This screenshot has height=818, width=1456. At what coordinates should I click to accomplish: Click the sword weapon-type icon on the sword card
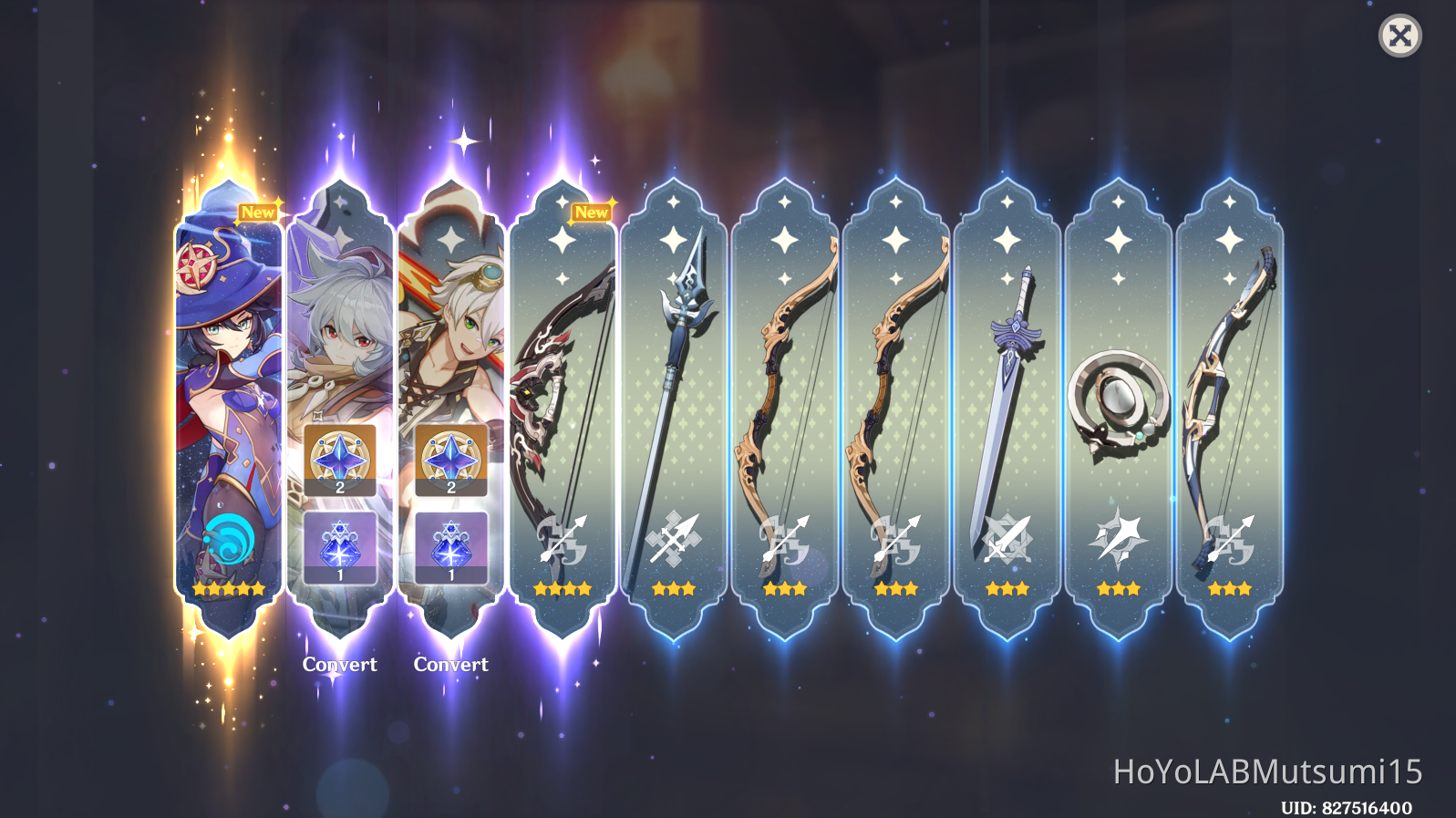point(1007,540)
